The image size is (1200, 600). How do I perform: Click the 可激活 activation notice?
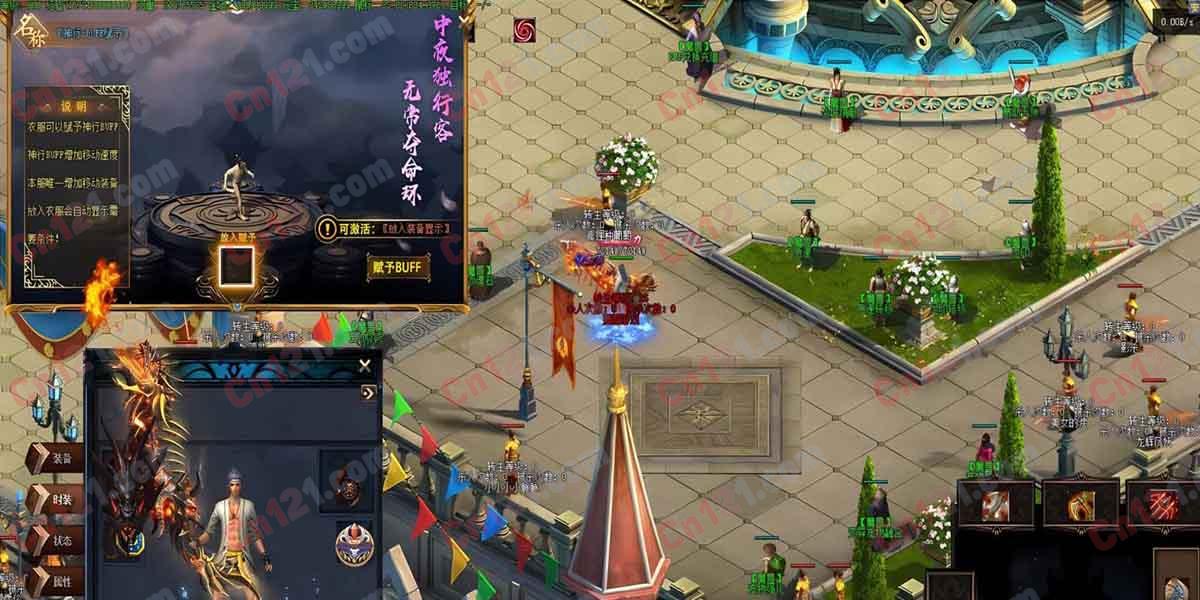coord(385,229)
